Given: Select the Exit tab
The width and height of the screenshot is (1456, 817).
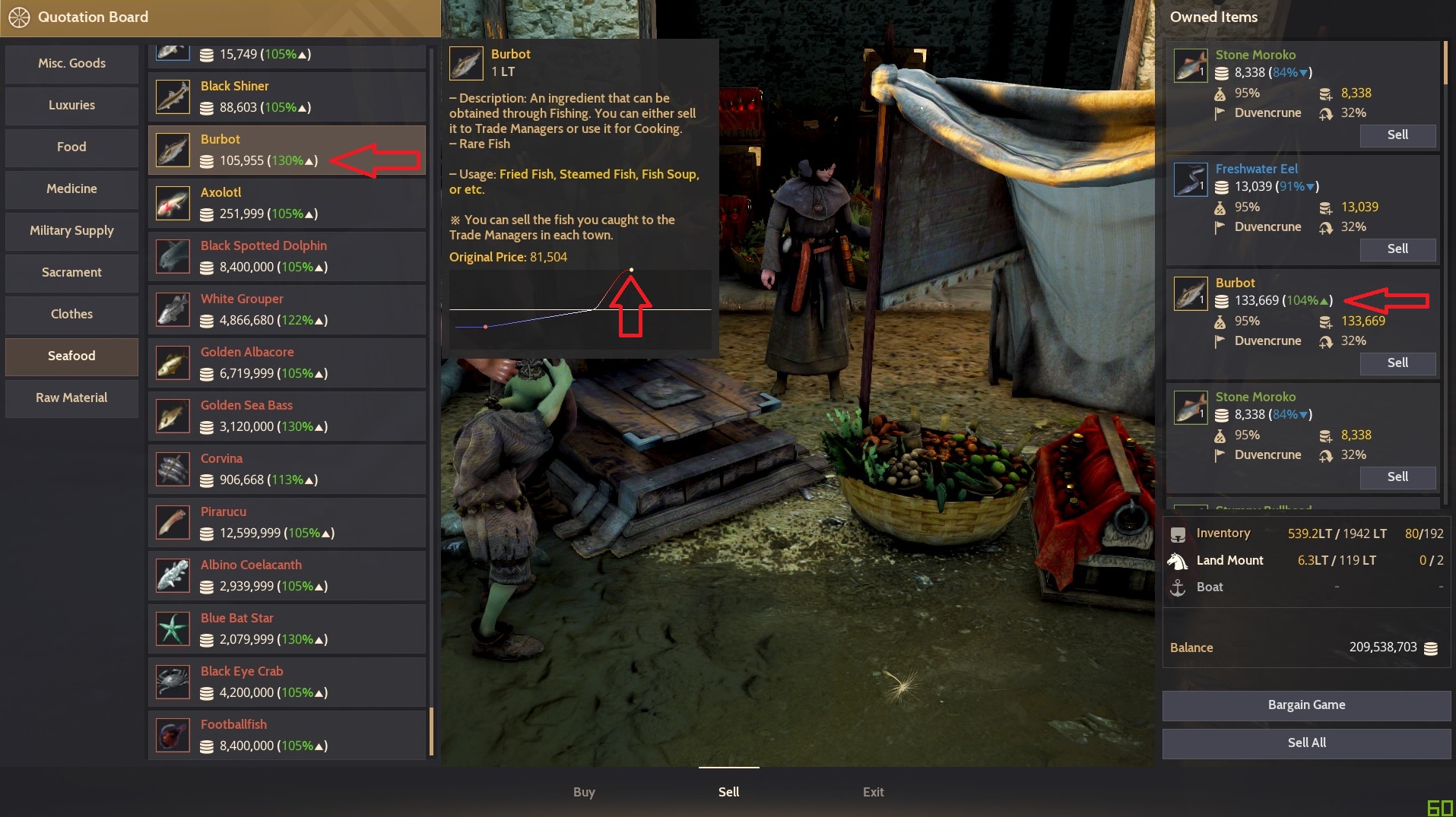Looking at the screenshot, I should [x=872, y=792].
